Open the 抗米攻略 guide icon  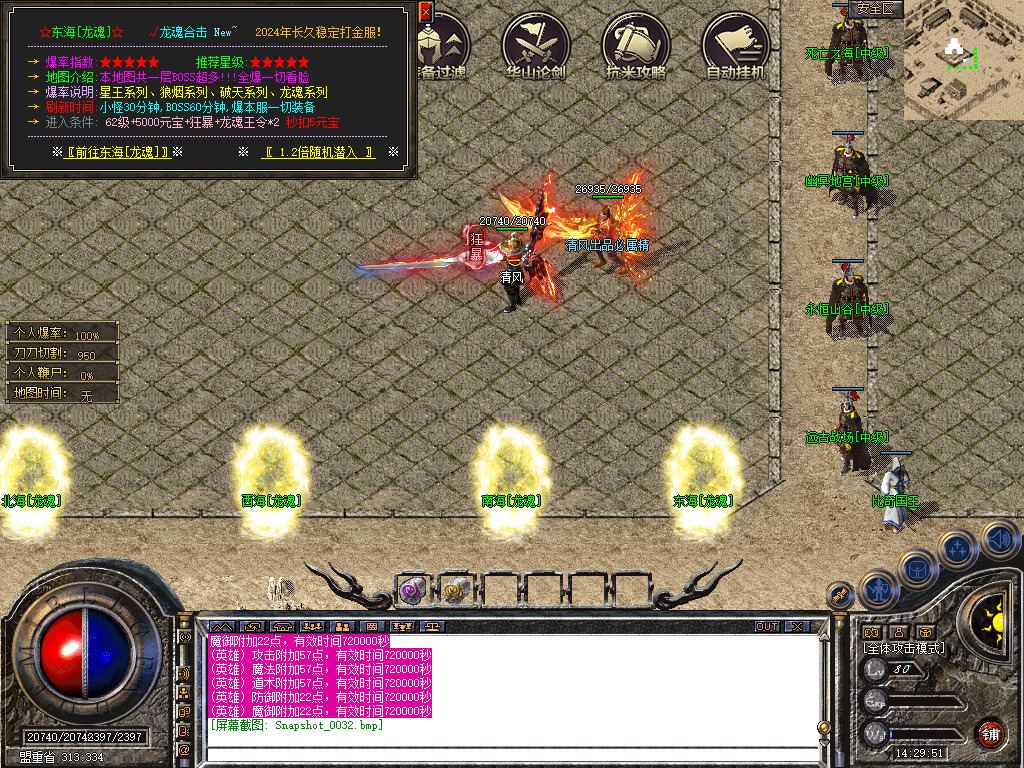coord(636,44)
